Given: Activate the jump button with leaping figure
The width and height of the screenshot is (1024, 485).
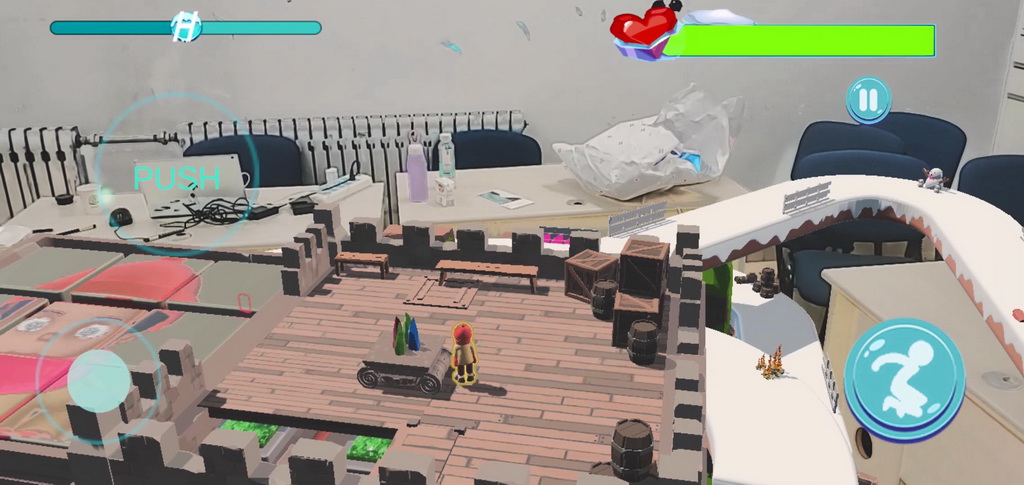Looking at the screenshot, I should [904, 378].
